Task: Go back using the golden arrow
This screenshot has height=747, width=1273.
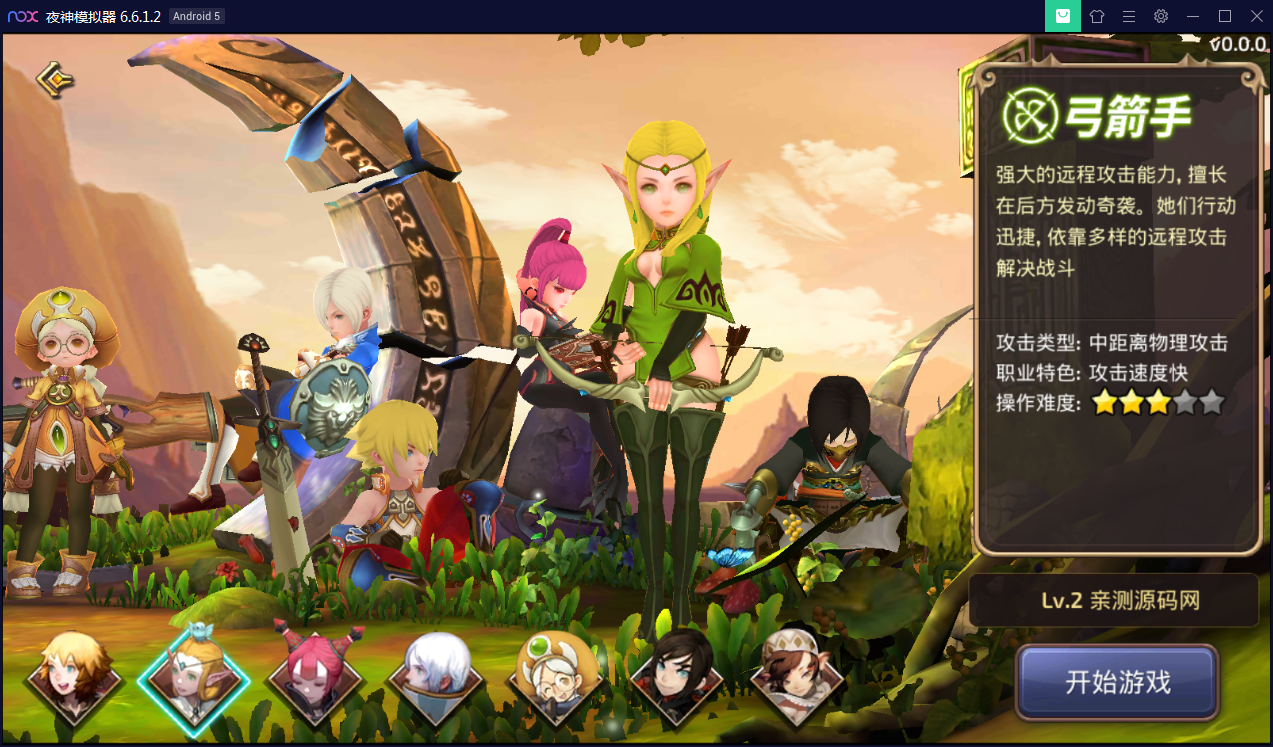Action: click(x=55, y=79)
